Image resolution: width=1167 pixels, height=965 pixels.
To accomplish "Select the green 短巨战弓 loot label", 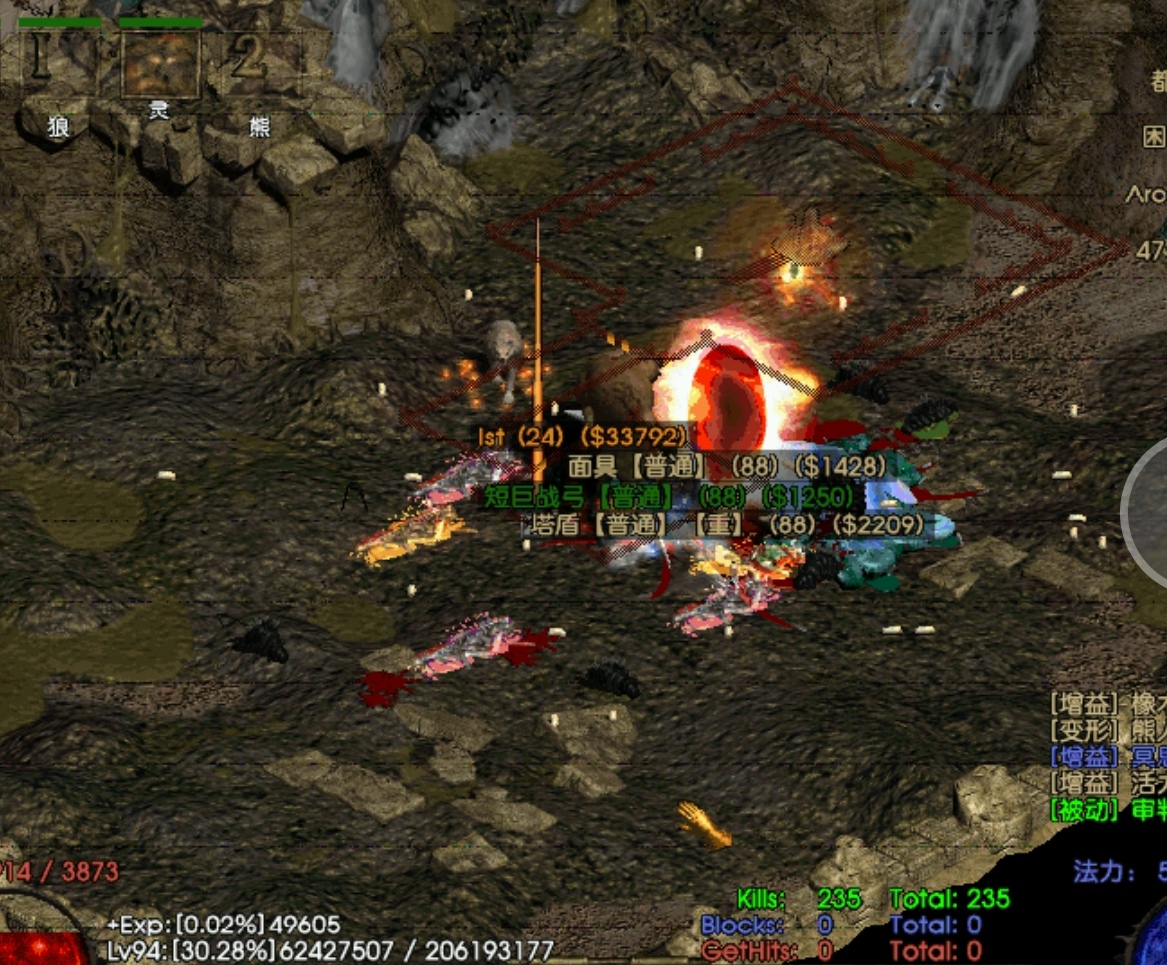I will tap(669, 496).
